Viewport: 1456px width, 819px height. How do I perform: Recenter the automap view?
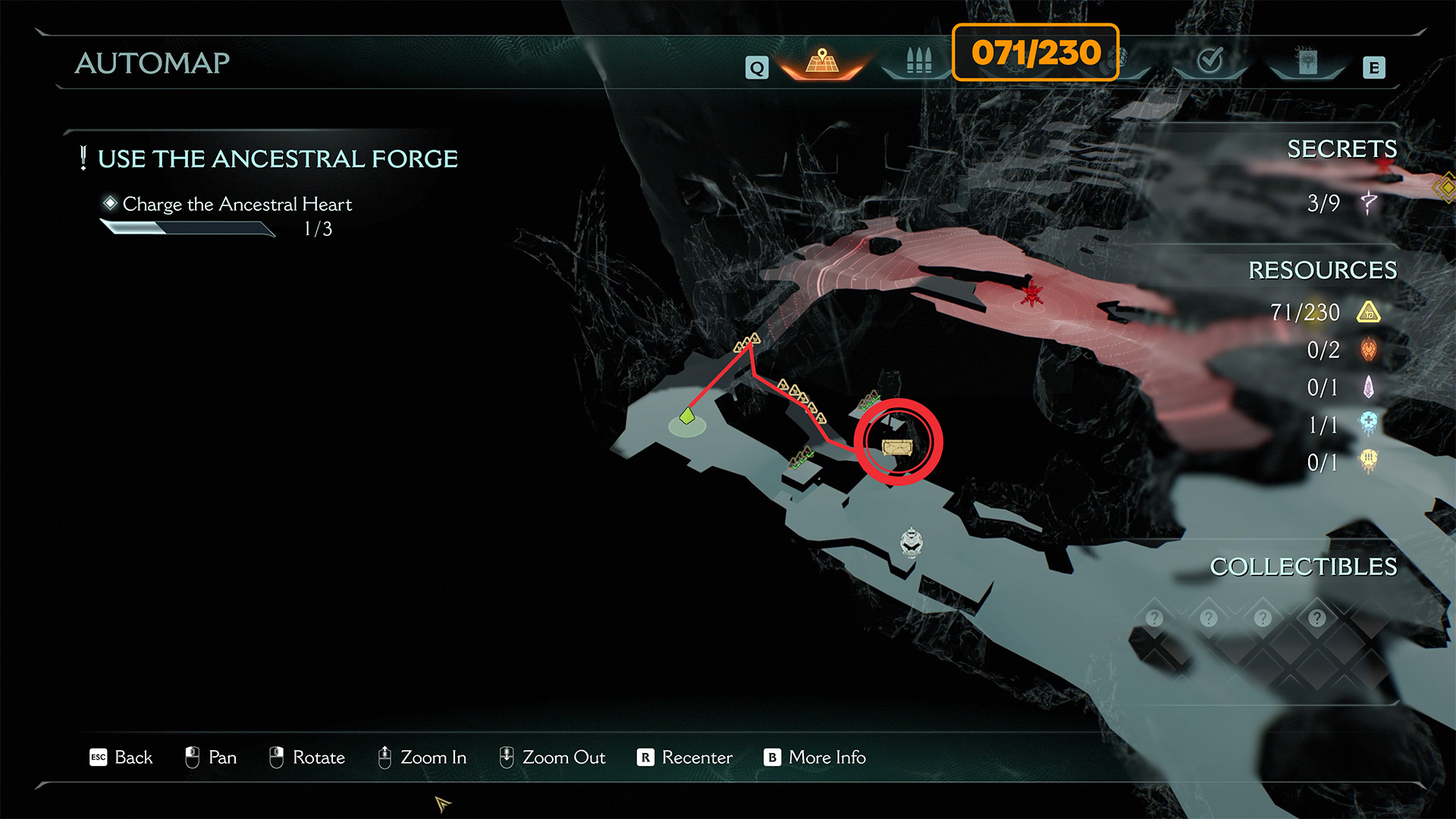click(x=685, y=758)
